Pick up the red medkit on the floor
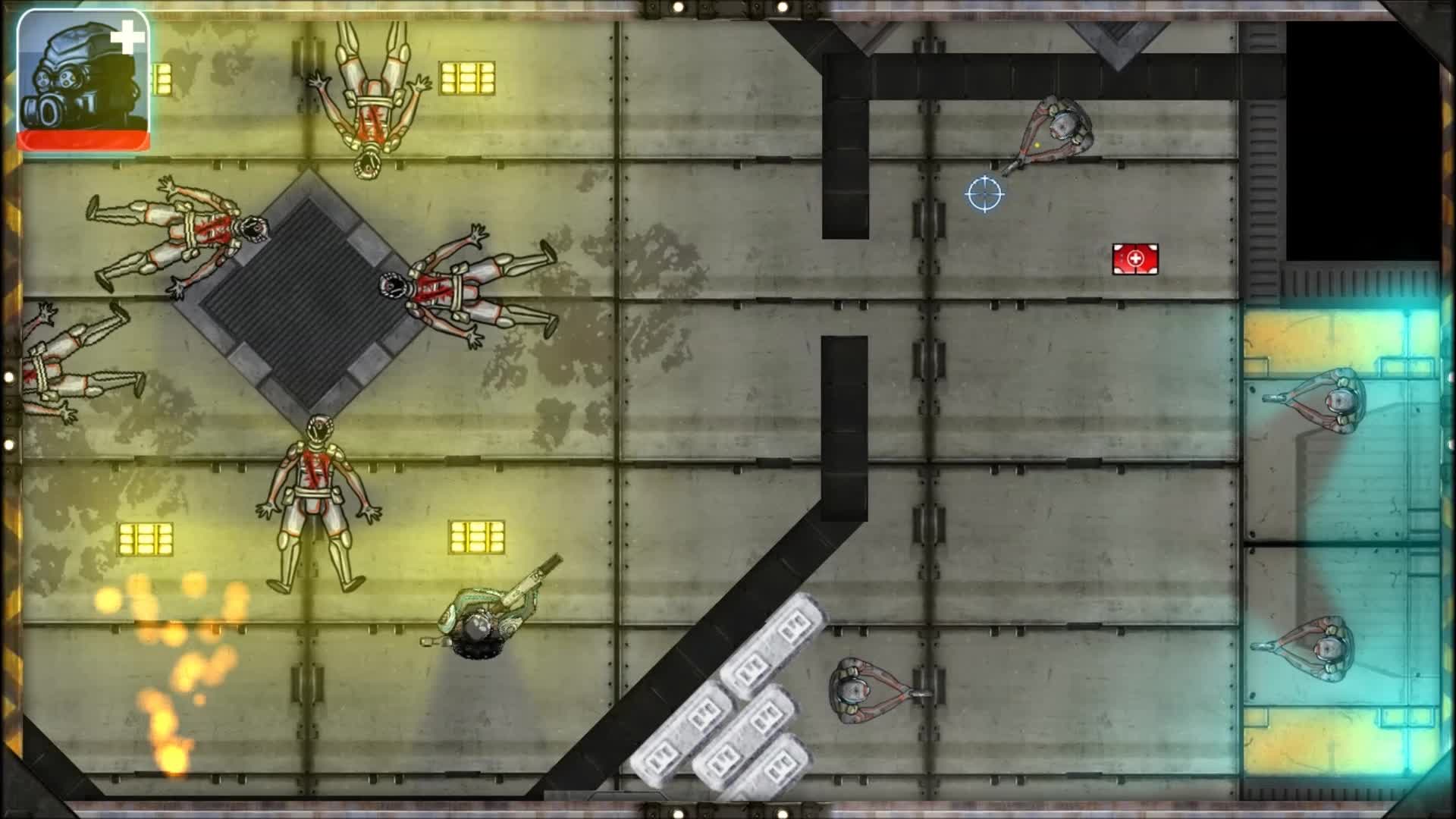 pos(1135,259)
